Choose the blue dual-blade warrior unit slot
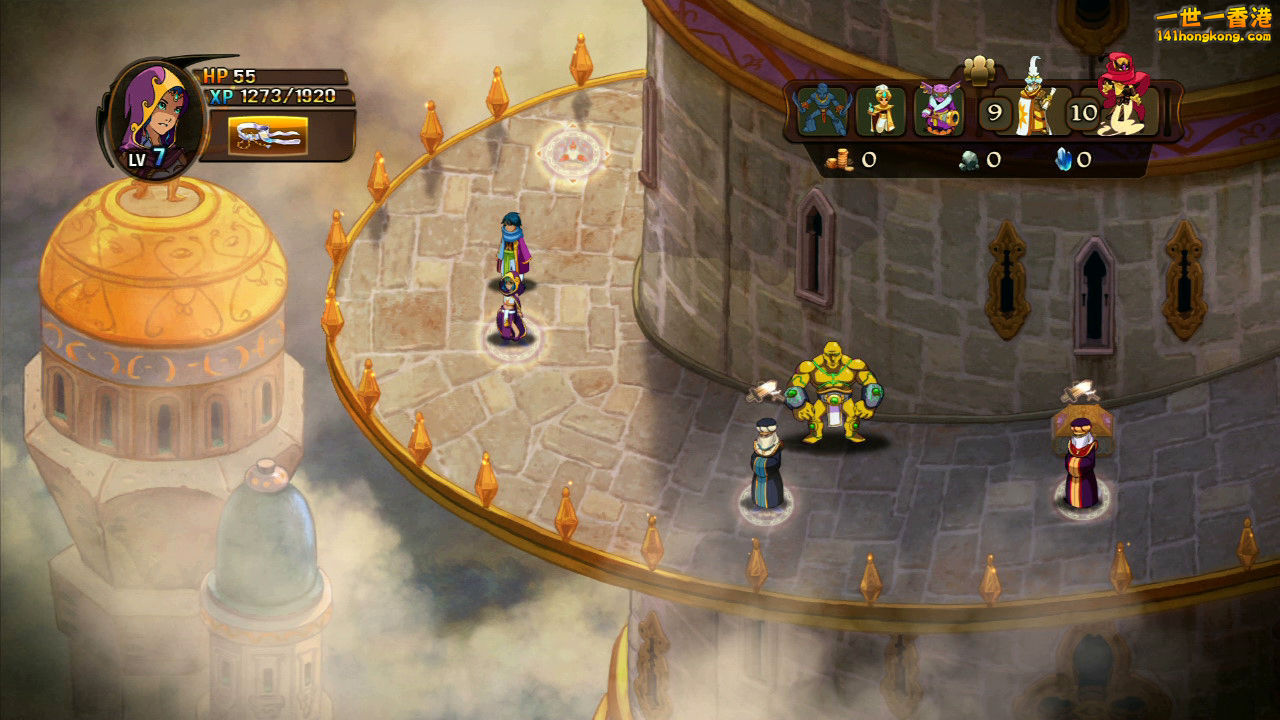The height and width of the screenshot is (720, 1280). [x=823, y=111]
